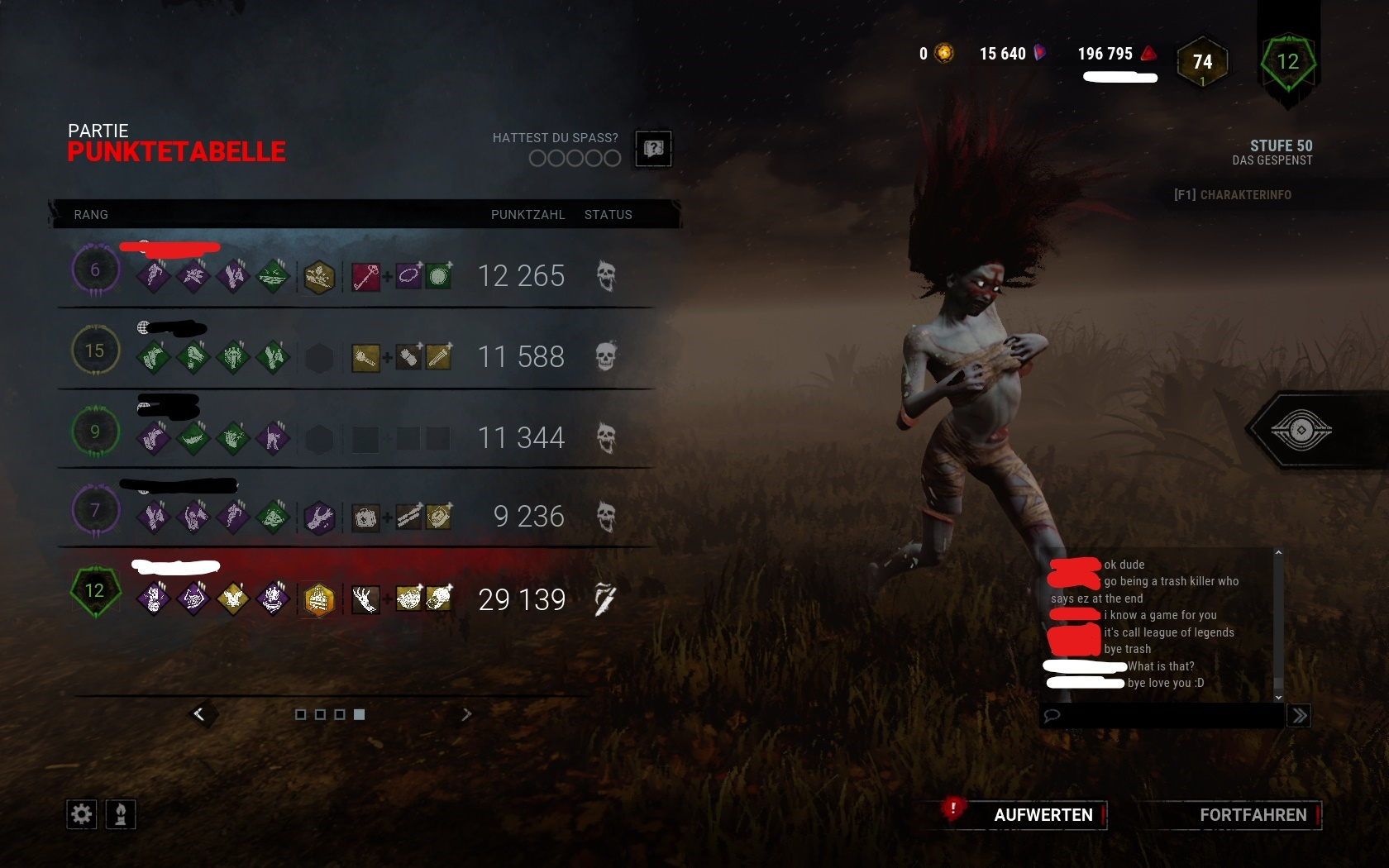Viewport: 1389px width, 868px height.
Task: Click the chat scrollbar down chevron
Action: pyautogui.click(x=1279, y=697)
